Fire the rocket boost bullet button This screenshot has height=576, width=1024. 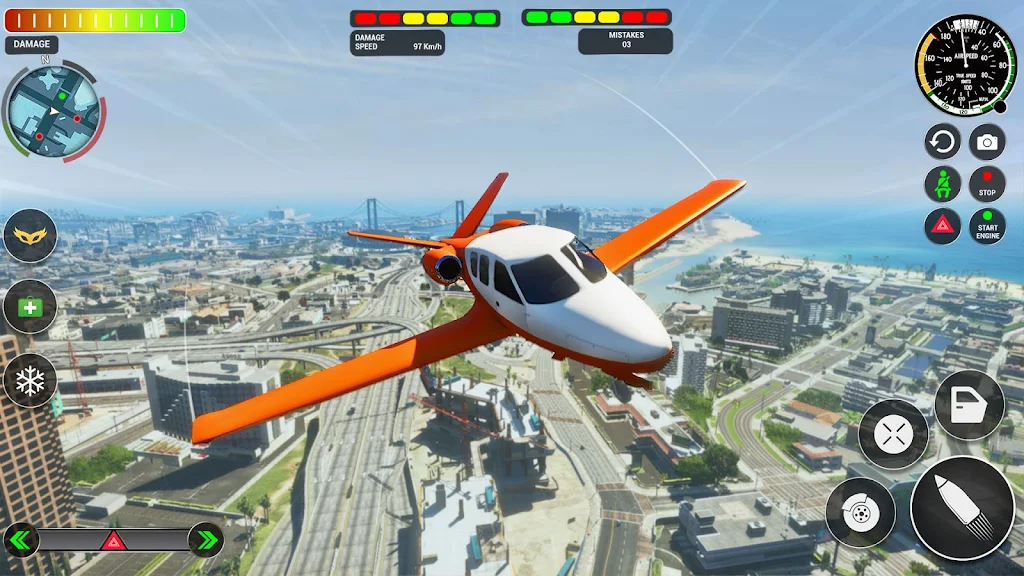click(962, 508)
